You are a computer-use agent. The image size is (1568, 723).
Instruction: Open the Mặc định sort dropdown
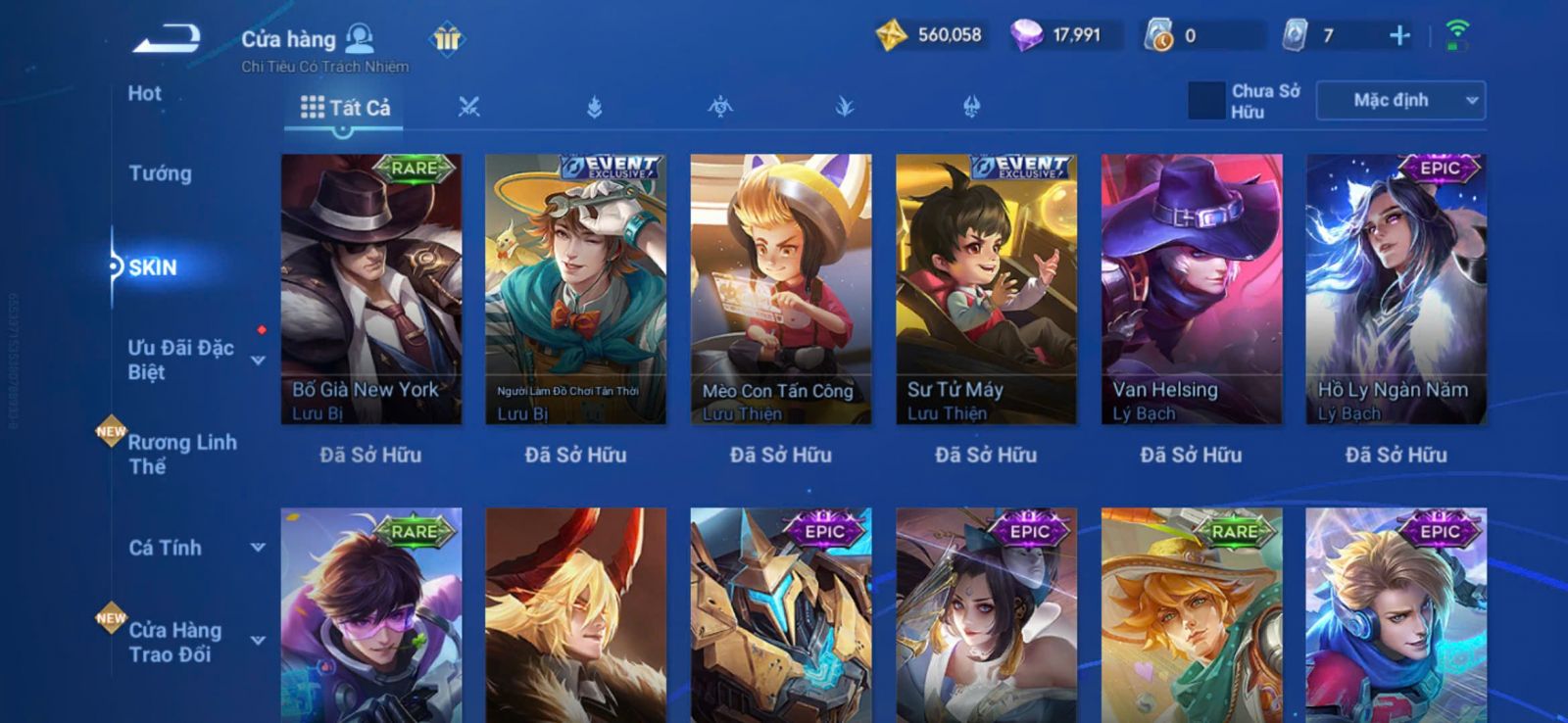[x=1400, y=100]
